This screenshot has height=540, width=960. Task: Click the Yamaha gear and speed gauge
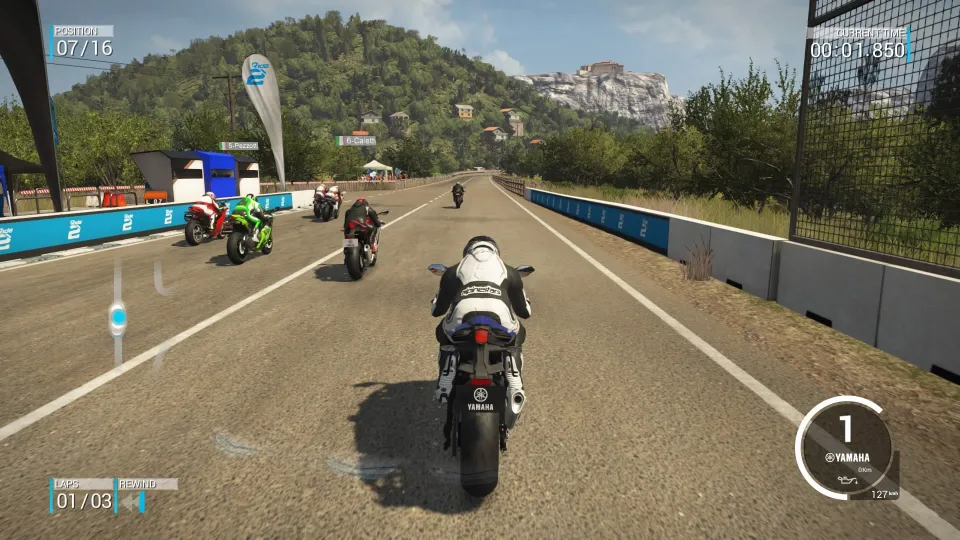click(846, 447)
